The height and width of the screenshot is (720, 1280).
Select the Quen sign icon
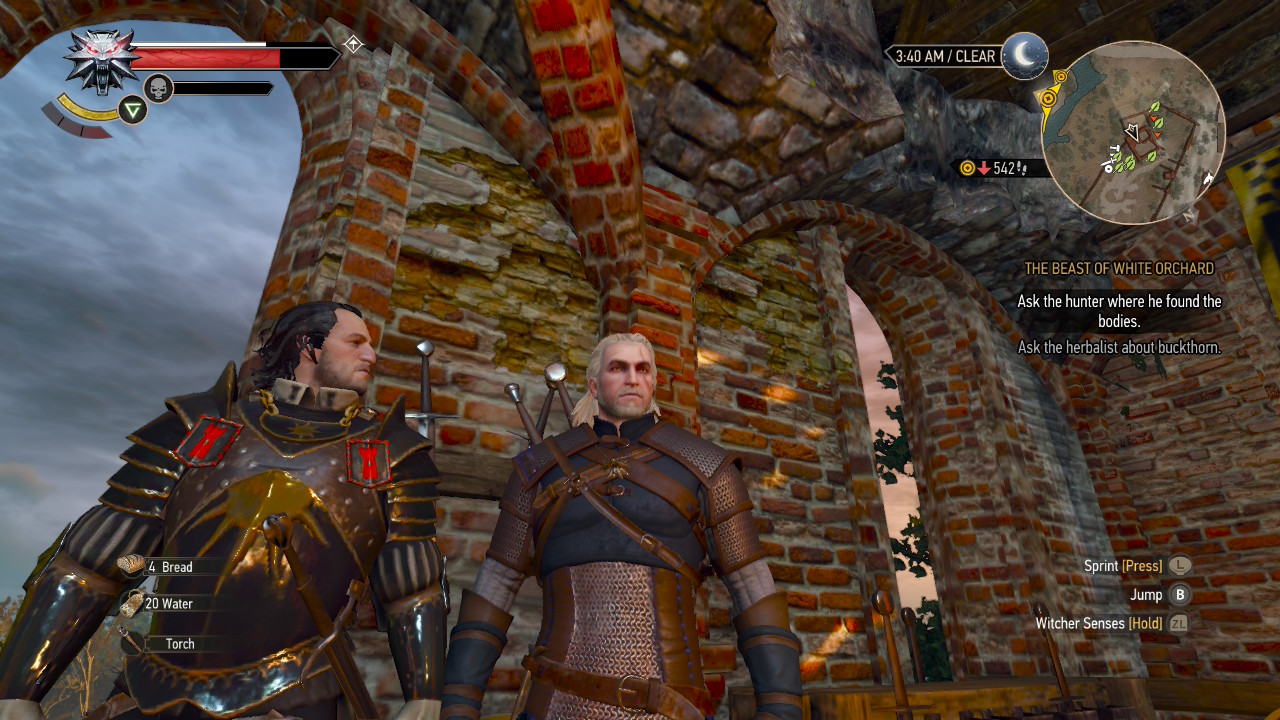[132, 110]
